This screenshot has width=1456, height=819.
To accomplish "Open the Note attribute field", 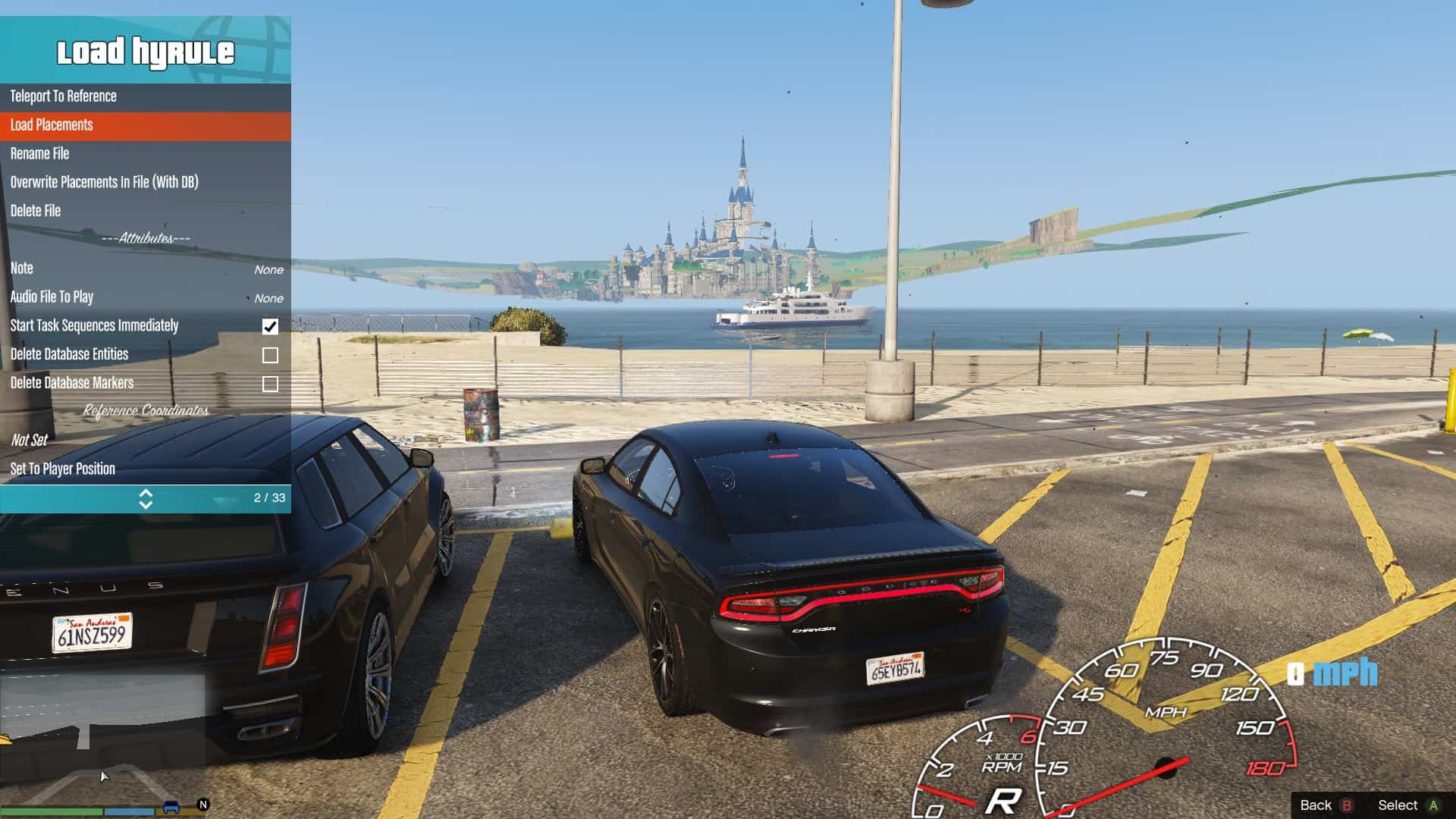I will click(x=21, y=268).
